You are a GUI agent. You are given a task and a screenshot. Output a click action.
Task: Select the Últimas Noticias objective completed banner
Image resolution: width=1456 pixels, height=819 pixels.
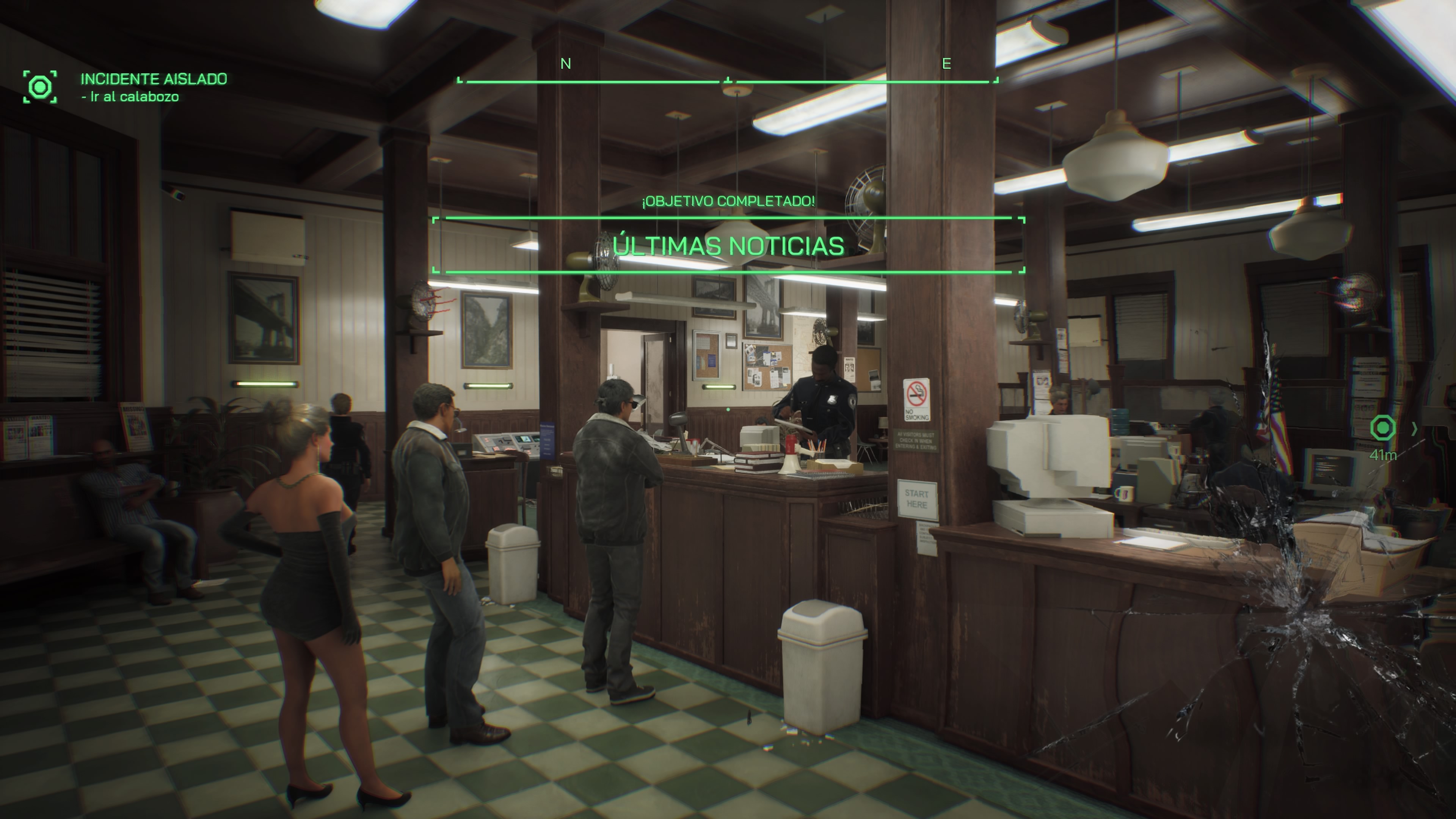pos(728,245)
